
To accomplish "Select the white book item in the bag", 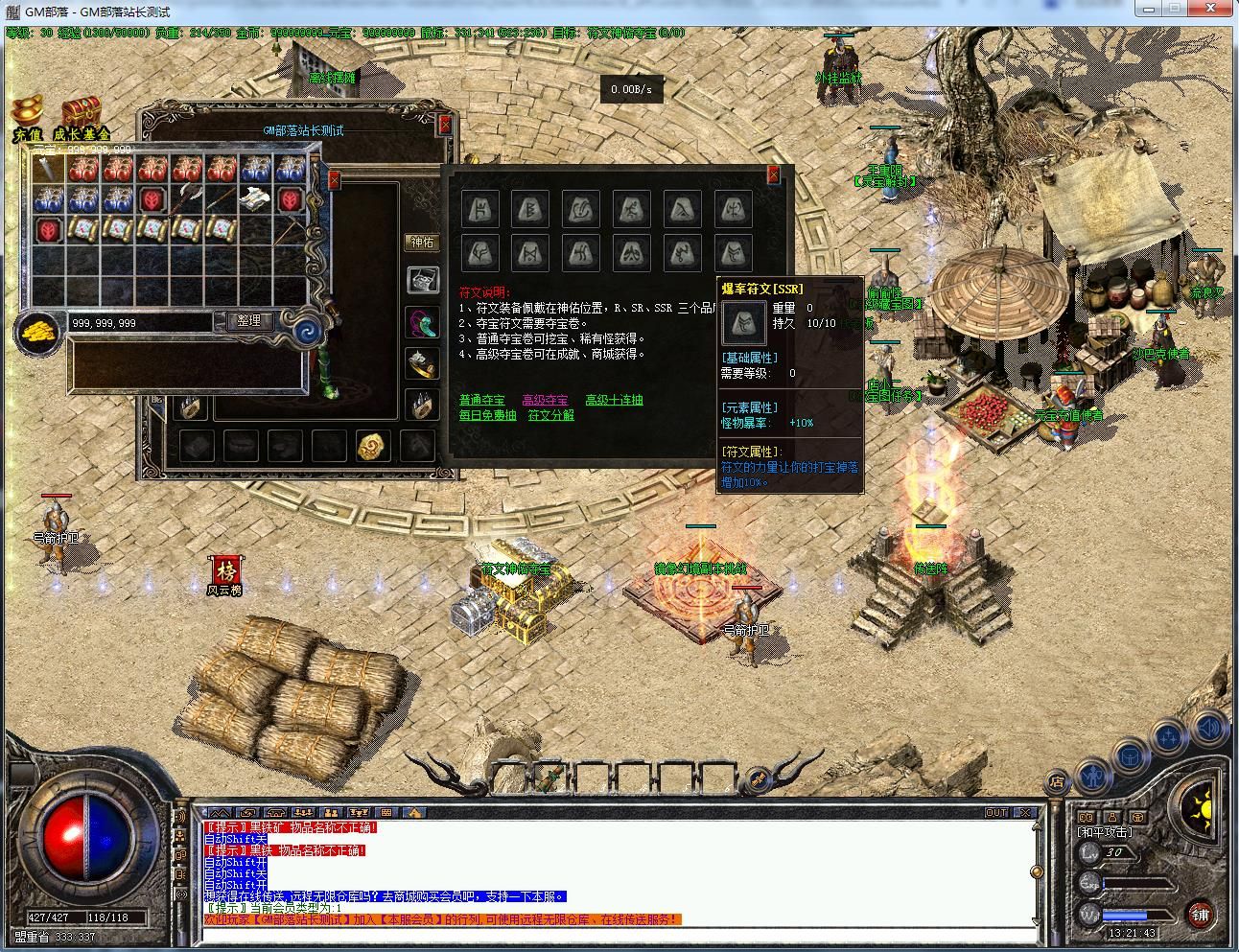I will 254,199.
